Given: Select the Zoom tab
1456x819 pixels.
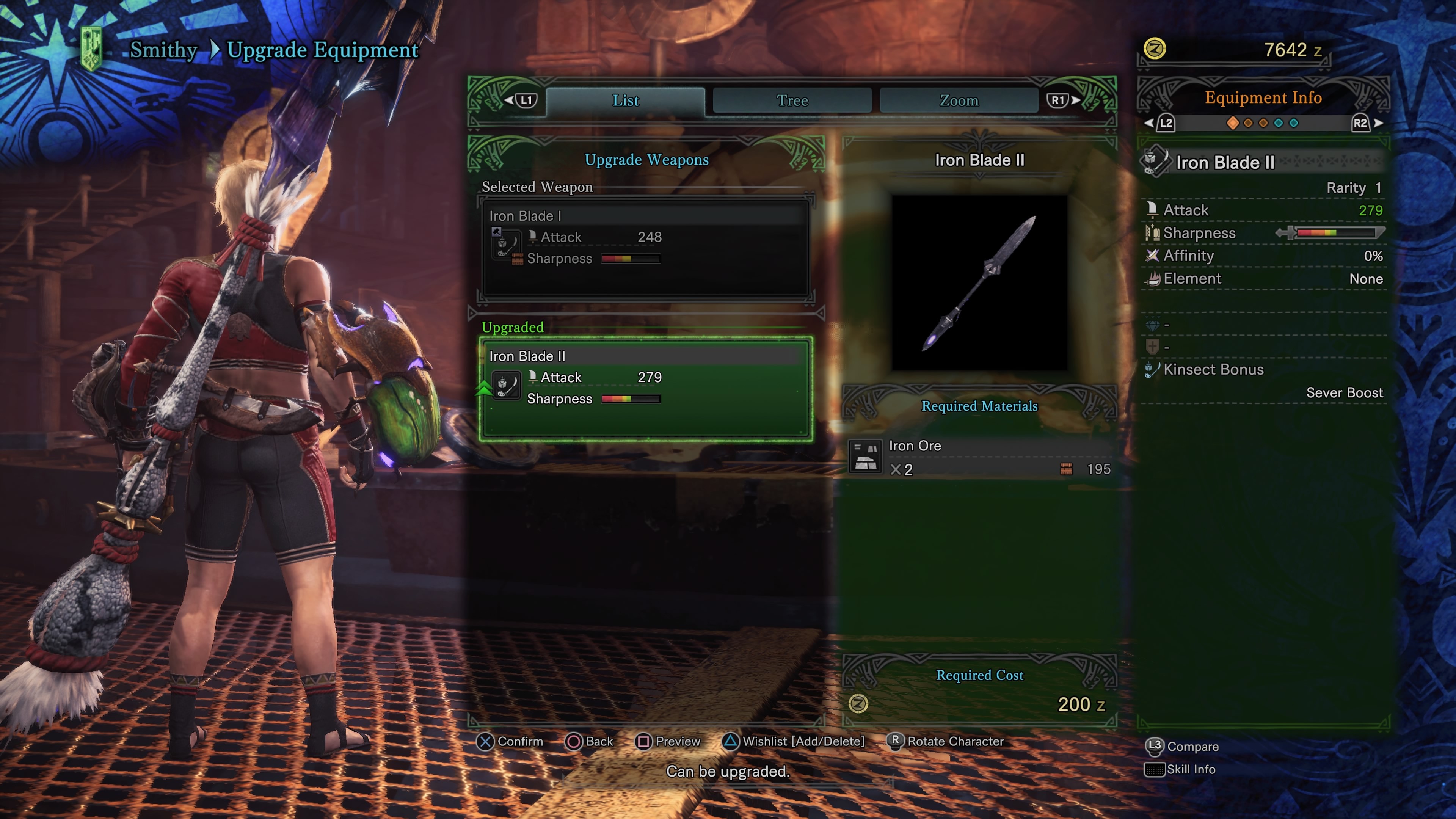Looking at the screenshot, I should [959, 100].
